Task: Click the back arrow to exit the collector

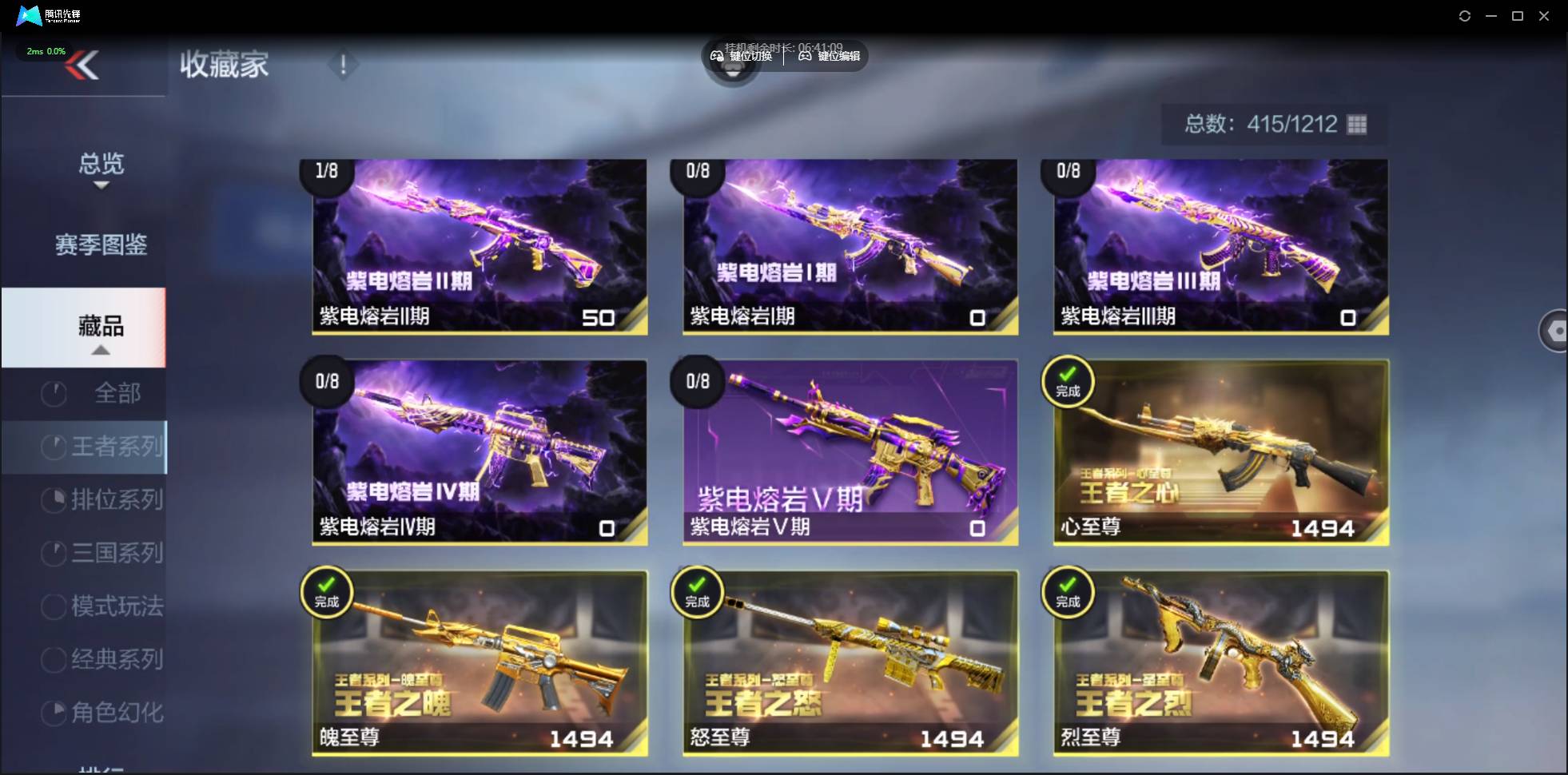Action: point(83,65)
